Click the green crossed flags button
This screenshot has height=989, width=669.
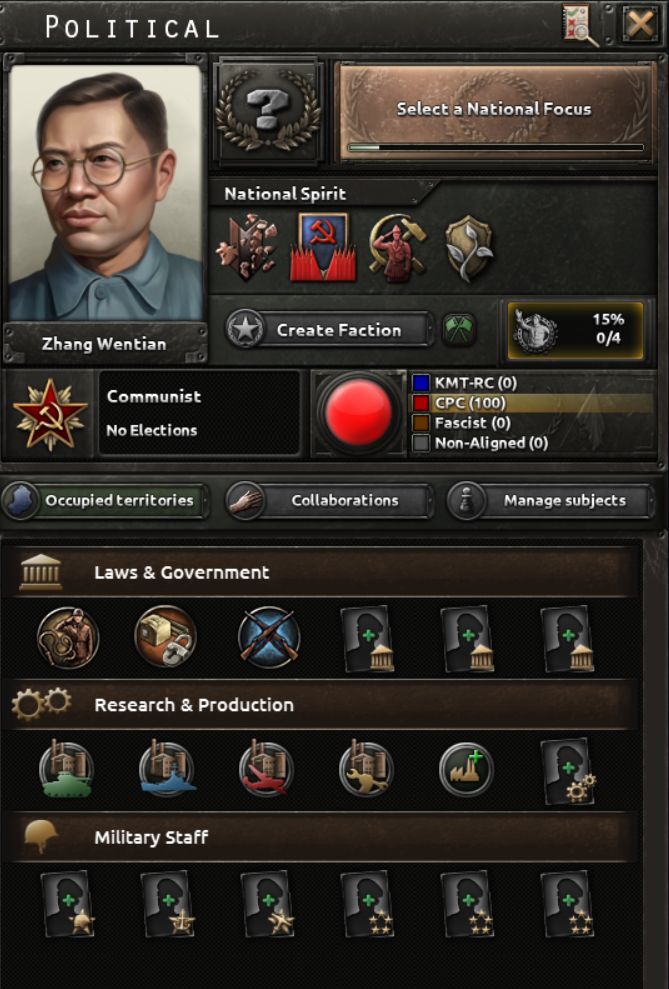coord(459,330)
